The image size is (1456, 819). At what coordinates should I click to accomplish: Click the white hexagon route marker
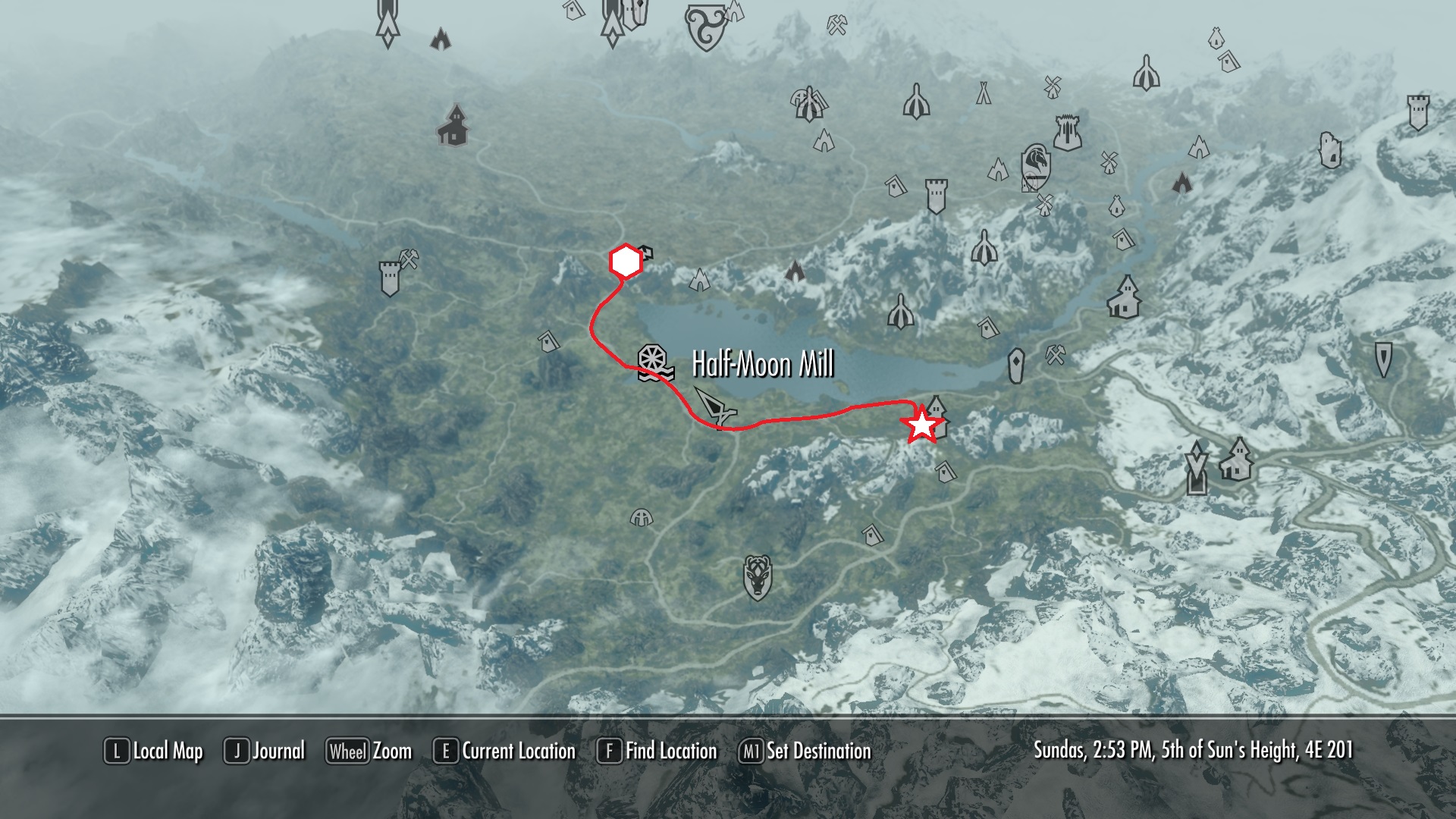click(x=626, y=262)
